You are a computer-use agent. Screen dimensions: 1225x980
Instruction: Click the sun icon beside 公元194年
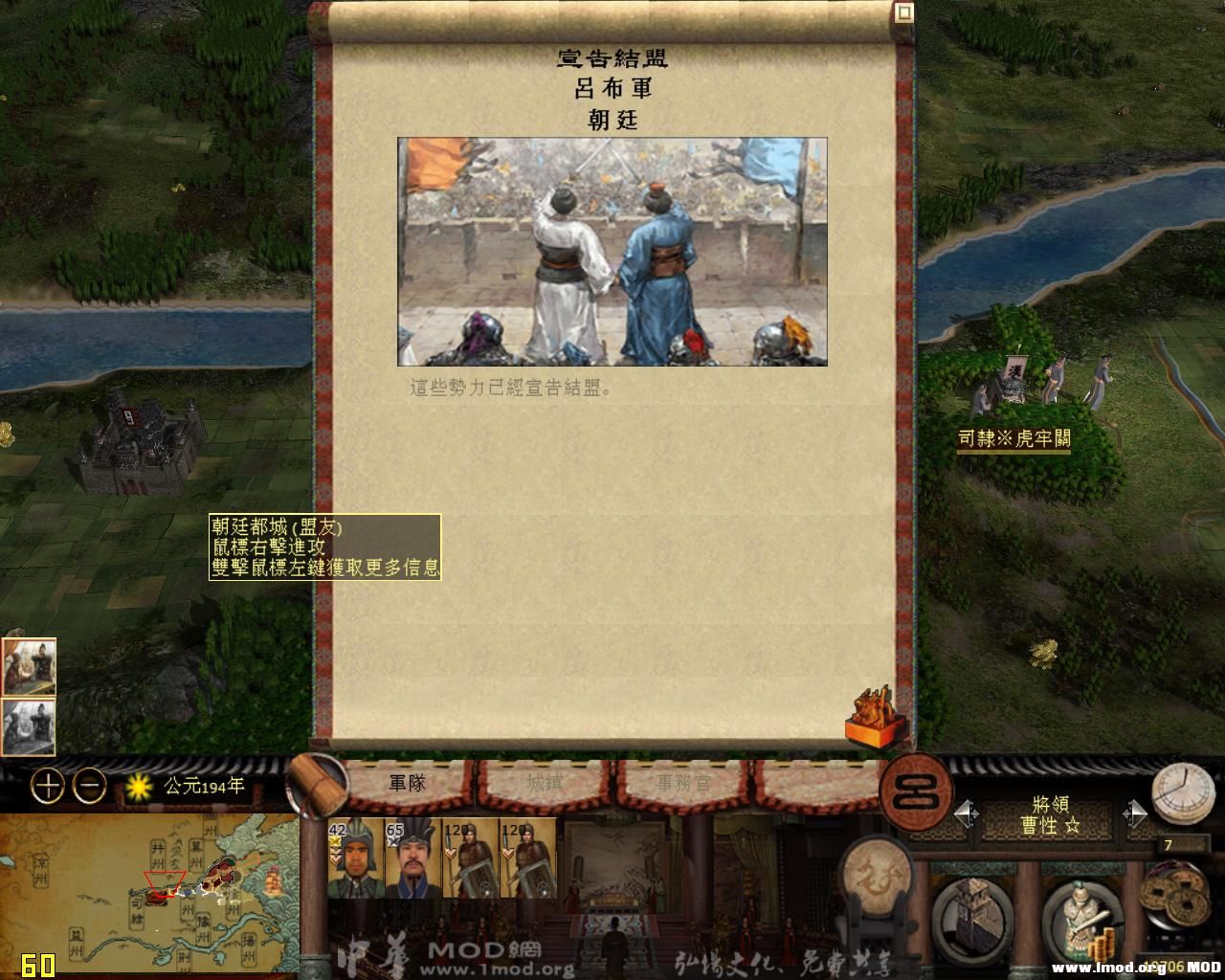pos(137,785)
